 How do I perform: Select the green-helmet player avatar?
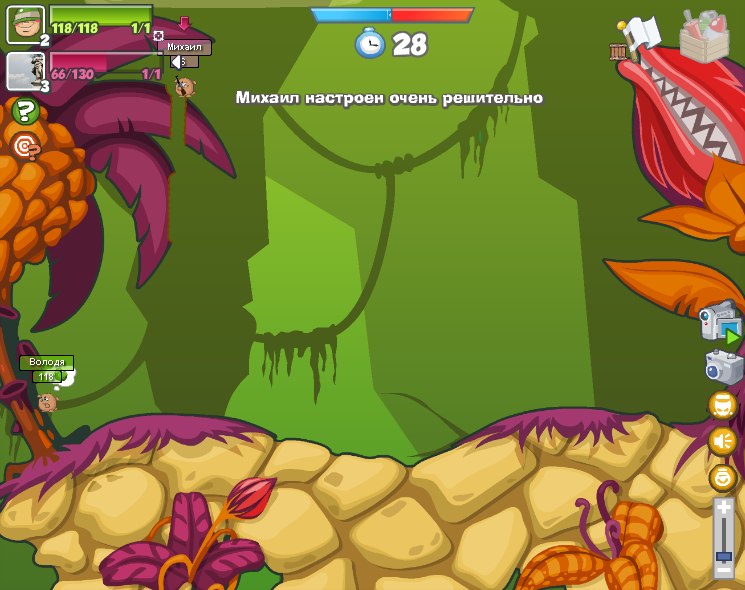coord(25,24)
